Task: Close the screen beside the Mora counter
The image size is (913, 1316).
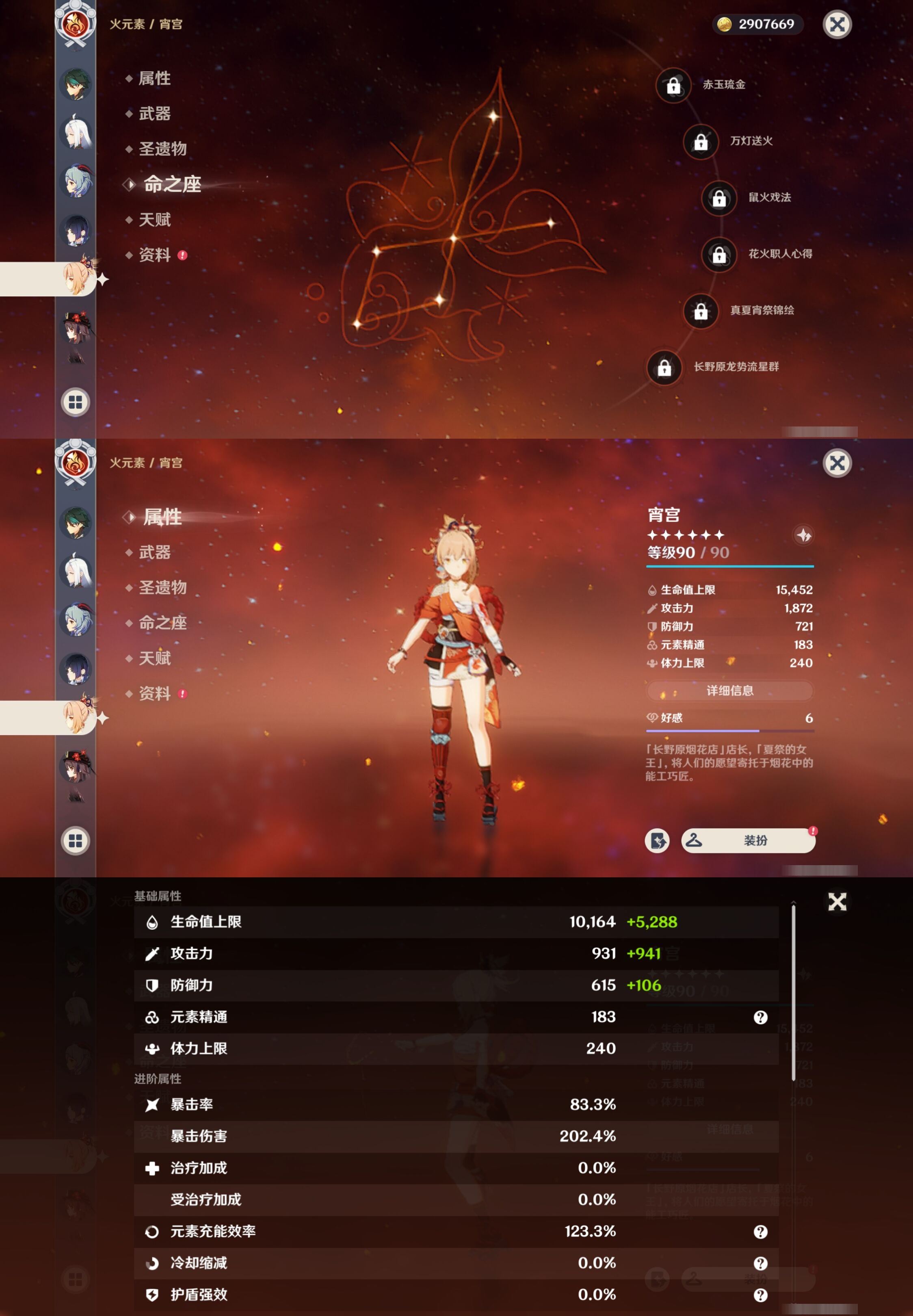Action: (837, 25)
